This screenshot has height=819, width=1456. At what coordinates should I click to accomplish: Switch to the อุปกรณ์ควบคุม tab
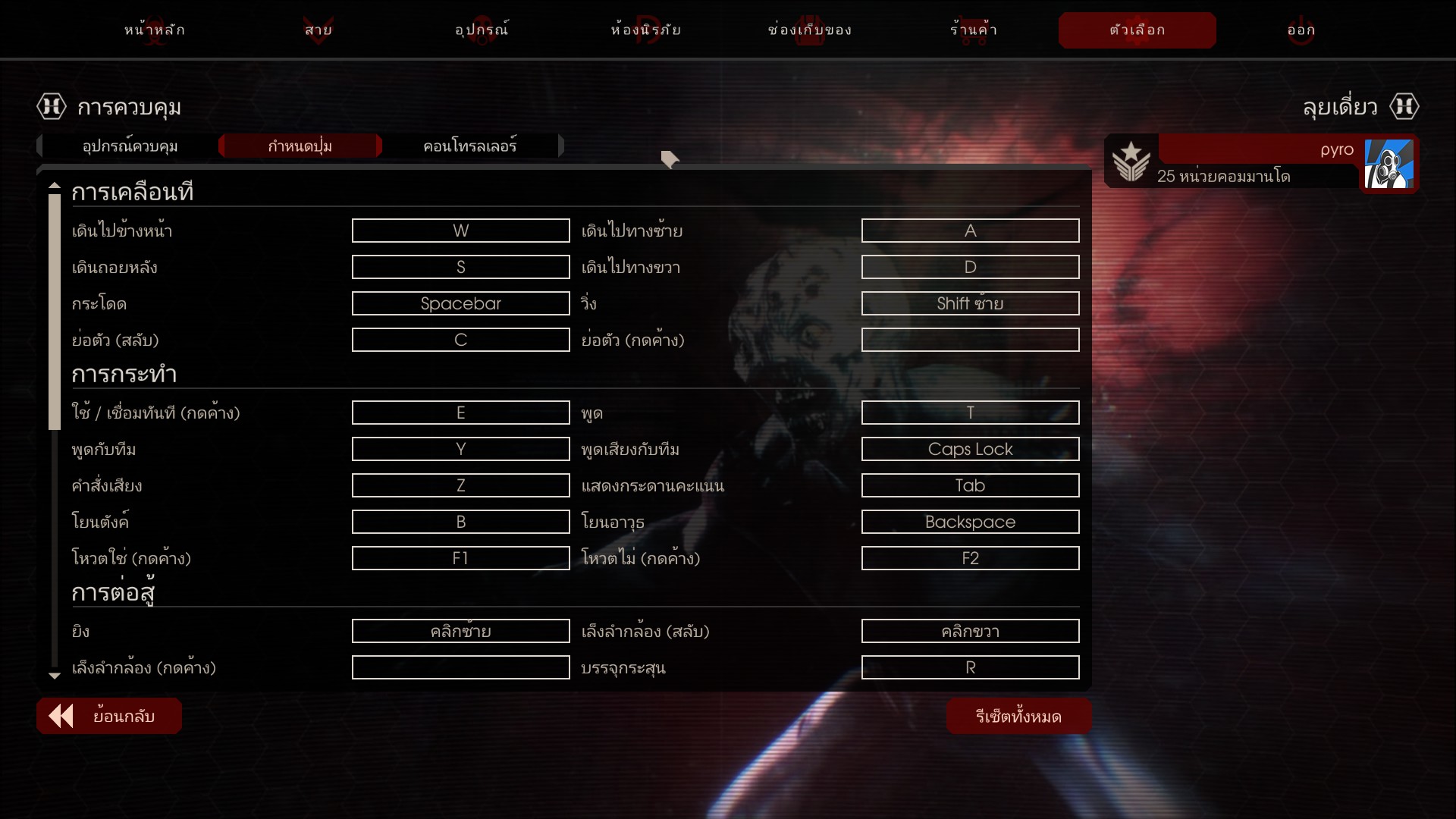[130, 146]
